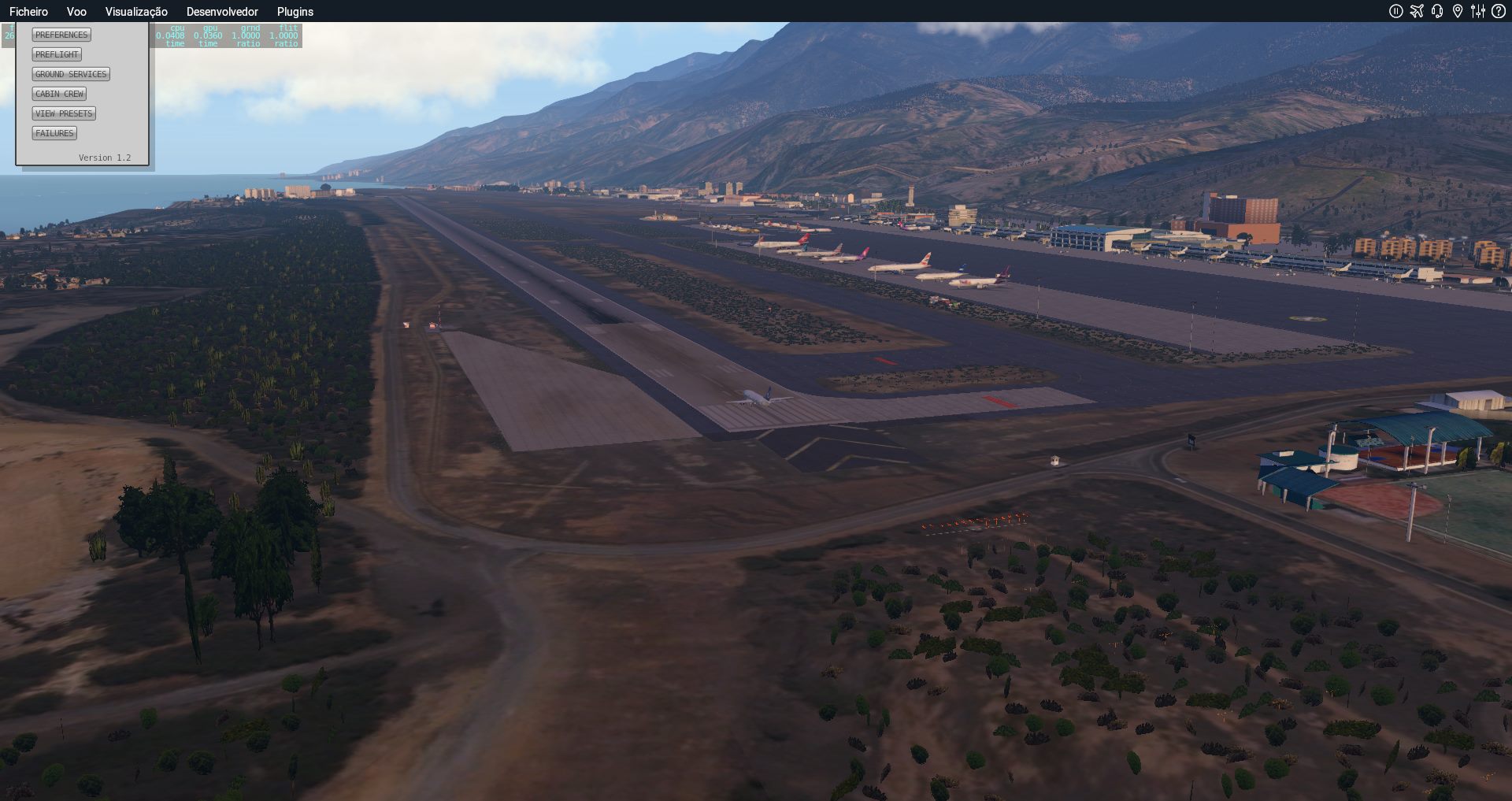This screenshot has height=801, width=1512.
Task: Open the Visualização menu
Action: pyautogui.click(x=136, y=12)
